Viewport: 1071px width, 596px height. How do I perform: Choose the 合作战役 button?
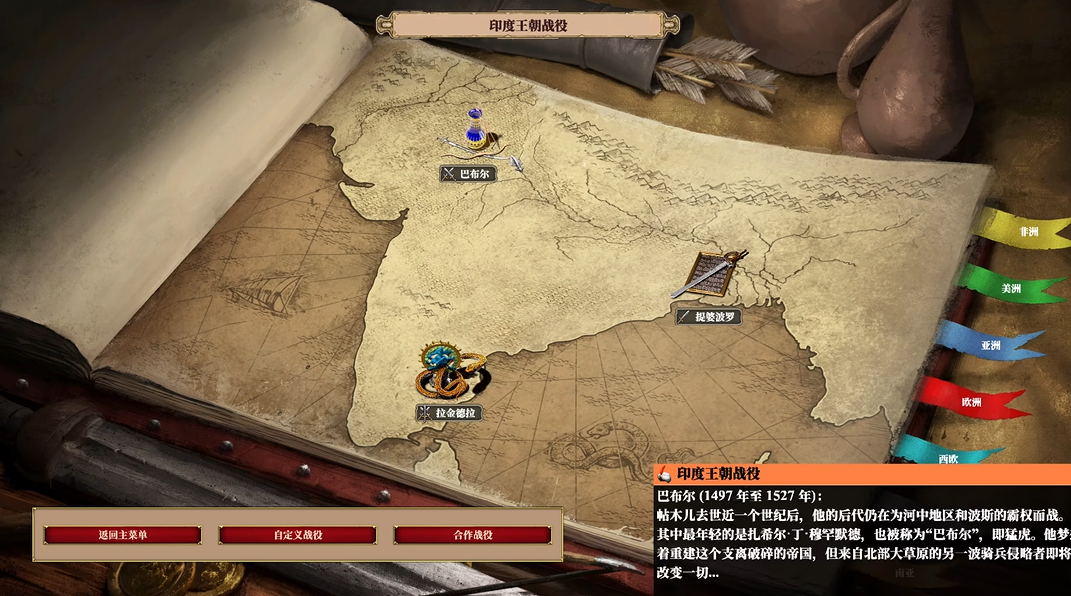pyautogui.click(x=472, y=535)
